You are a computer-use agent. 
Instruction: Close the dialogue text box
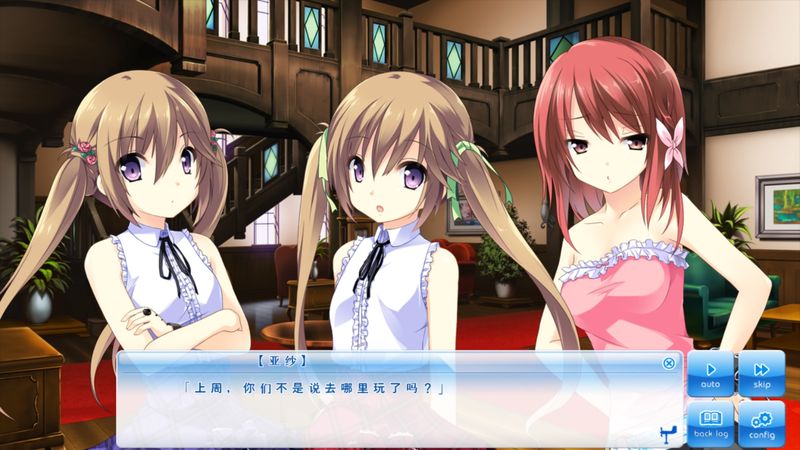pyautogui.click(x=669, y=363)
